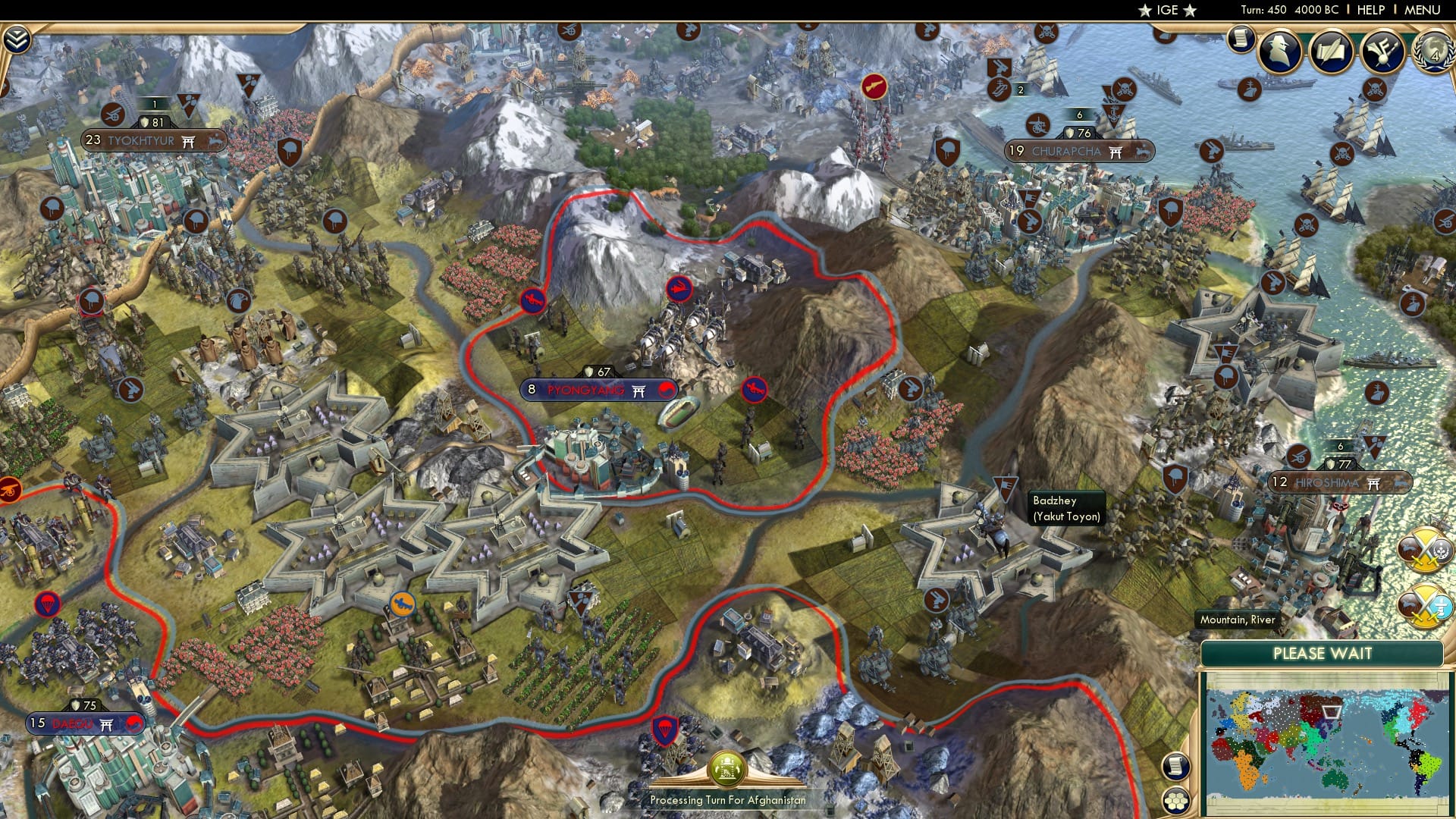
Task: Click the blue unit flag left of Pyongyang's border
Action: [x=535, y=300]
